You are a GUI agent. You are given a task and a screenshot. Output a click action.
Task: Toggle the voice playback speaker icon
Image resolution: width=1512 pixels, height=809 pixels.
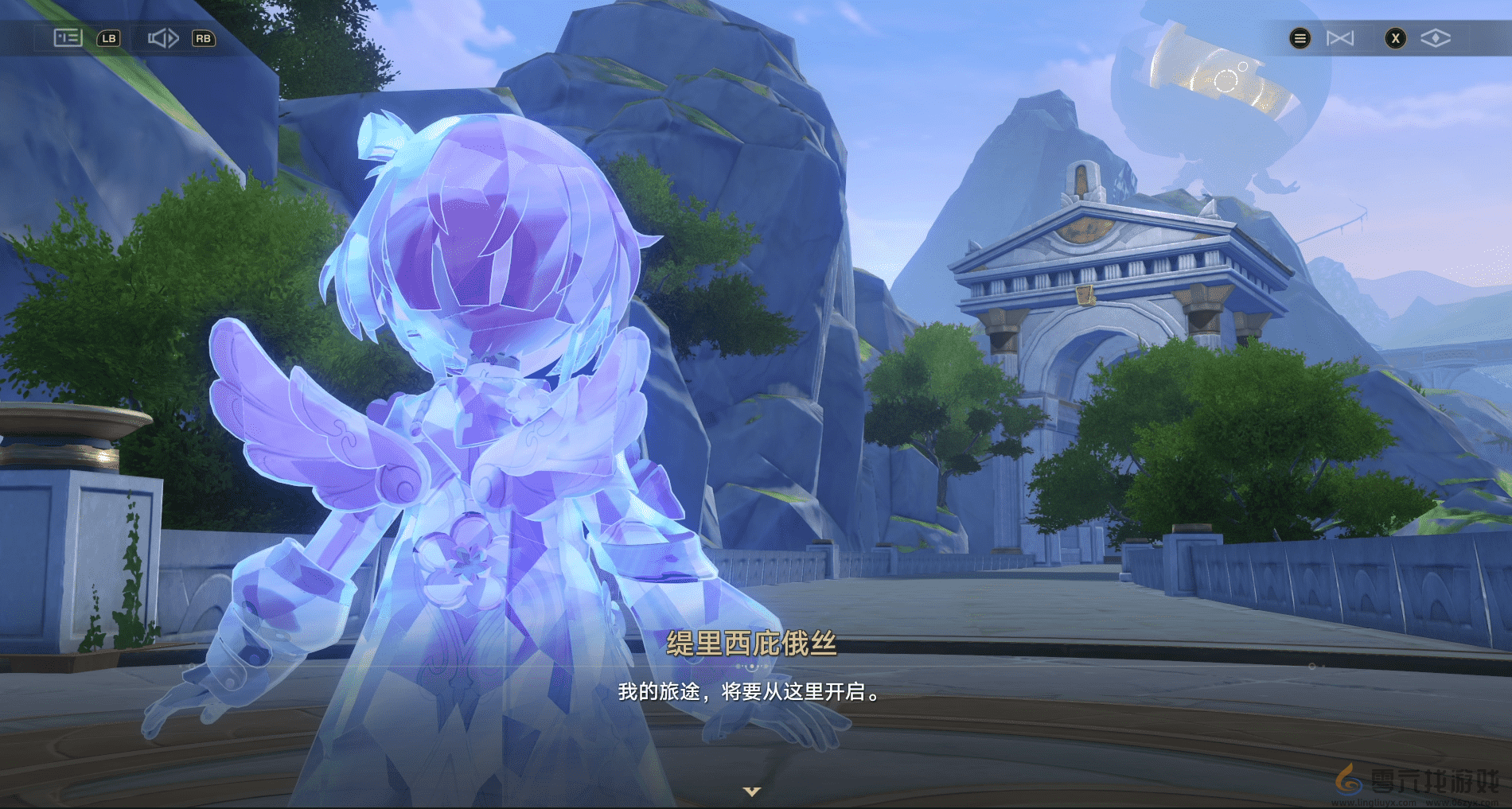tap(163, 37)
